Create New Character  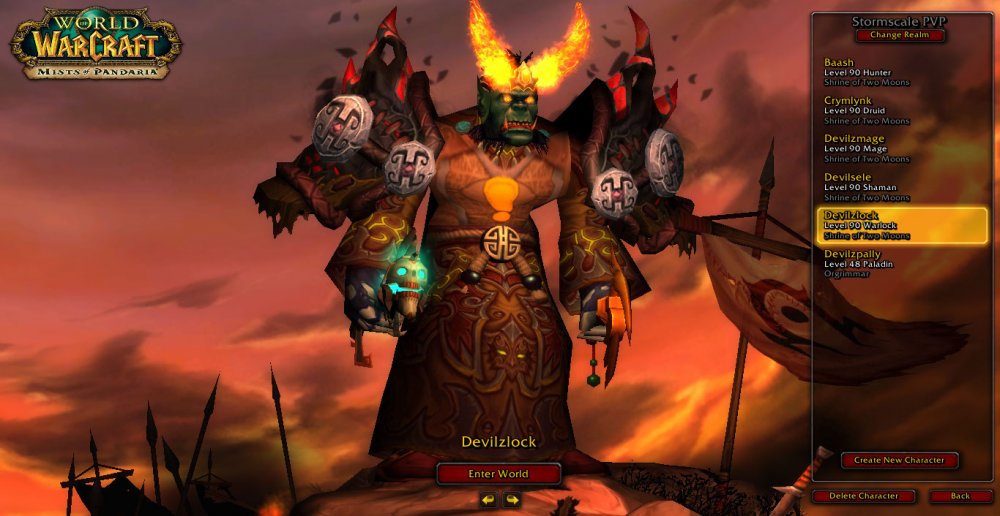(x=899, y=460)
